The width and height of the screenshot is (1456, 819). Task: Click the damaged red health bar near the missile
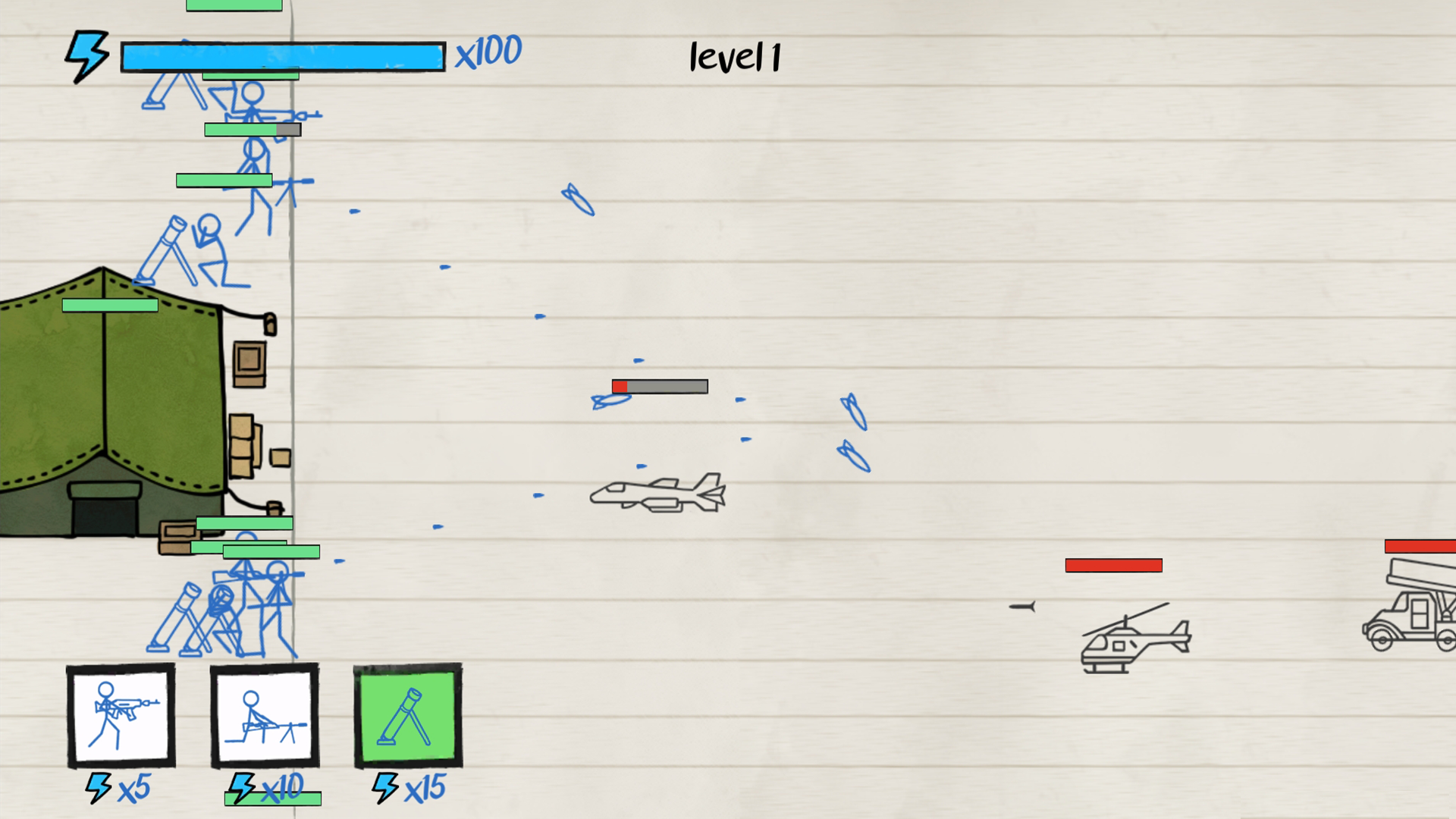click(x=658, y=387)
